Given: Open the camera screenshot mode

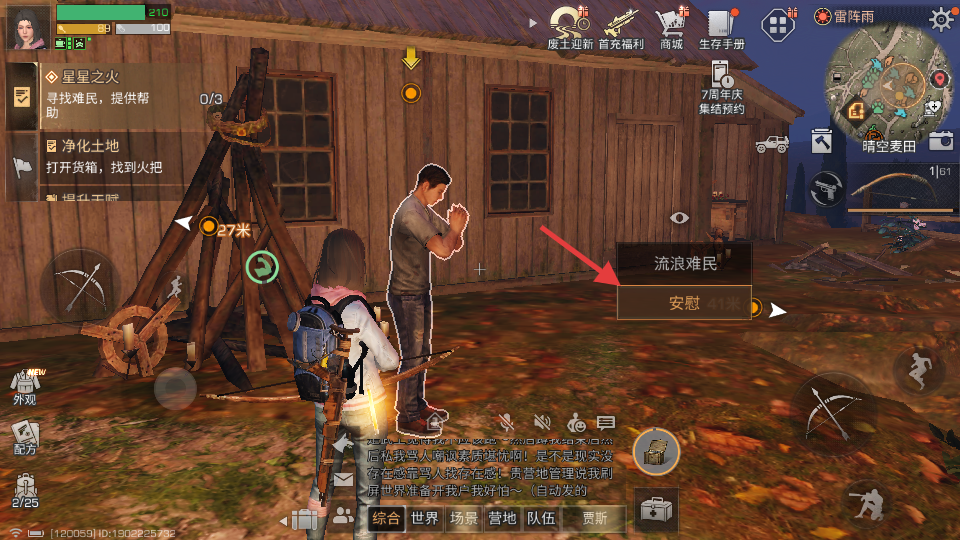Looking at the screenshot, I should (940, 141).
